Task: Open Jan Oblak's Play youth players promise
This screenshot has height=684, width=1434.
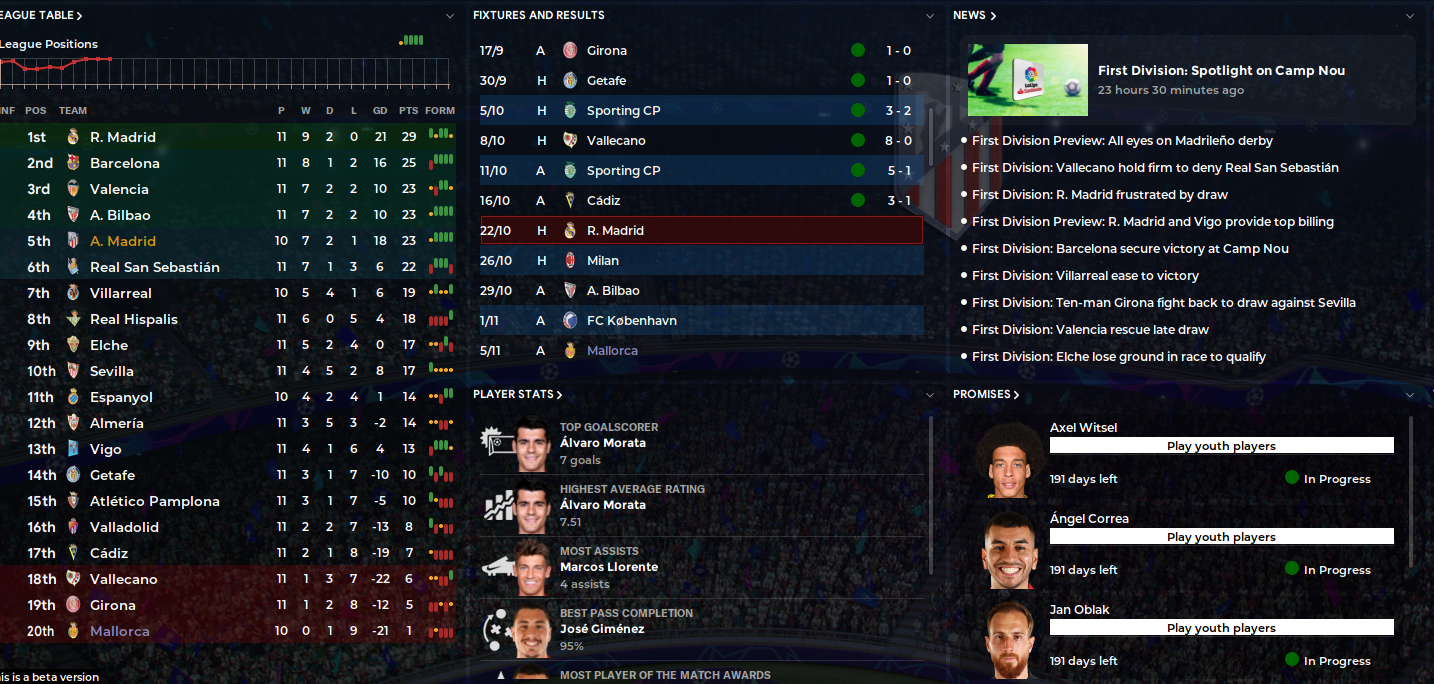Action: (1220, 628)
